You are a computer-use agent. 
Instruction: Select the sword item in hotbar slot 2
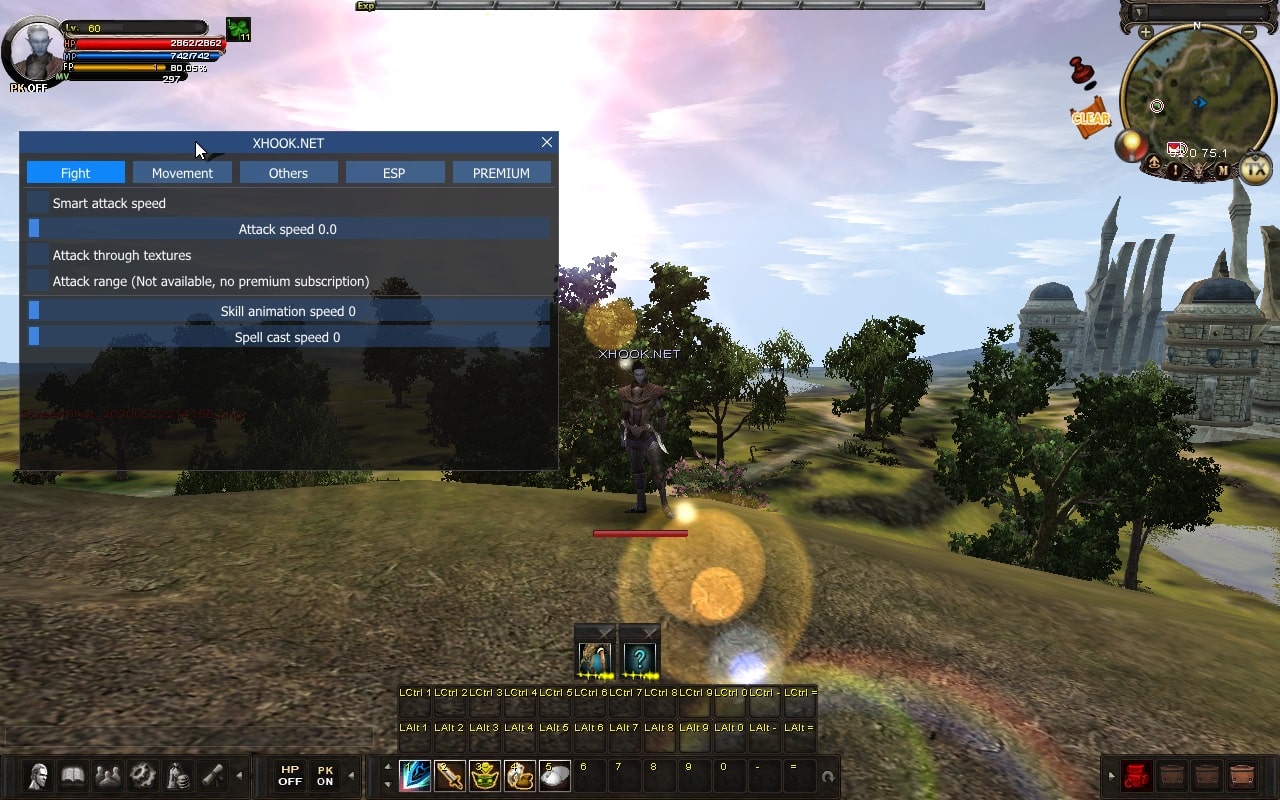coord(449,775)
